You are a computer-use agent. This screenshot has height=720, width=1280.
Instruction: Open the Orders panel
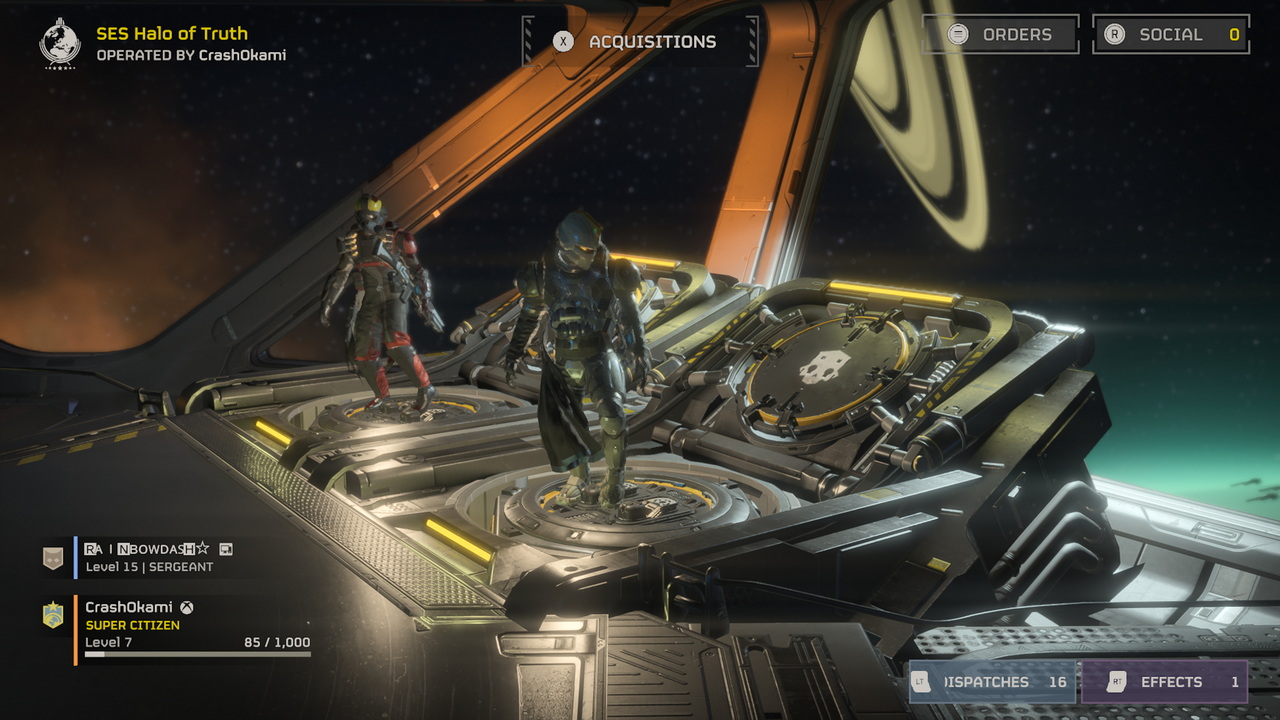pyautogui.click(x=999, y=35)
